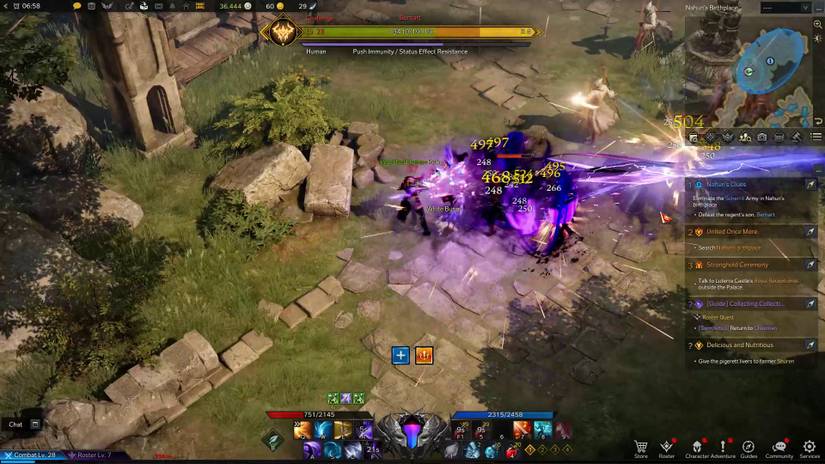Open the Roster menu
Screen dimensions: 825x464
pos(667,447)
